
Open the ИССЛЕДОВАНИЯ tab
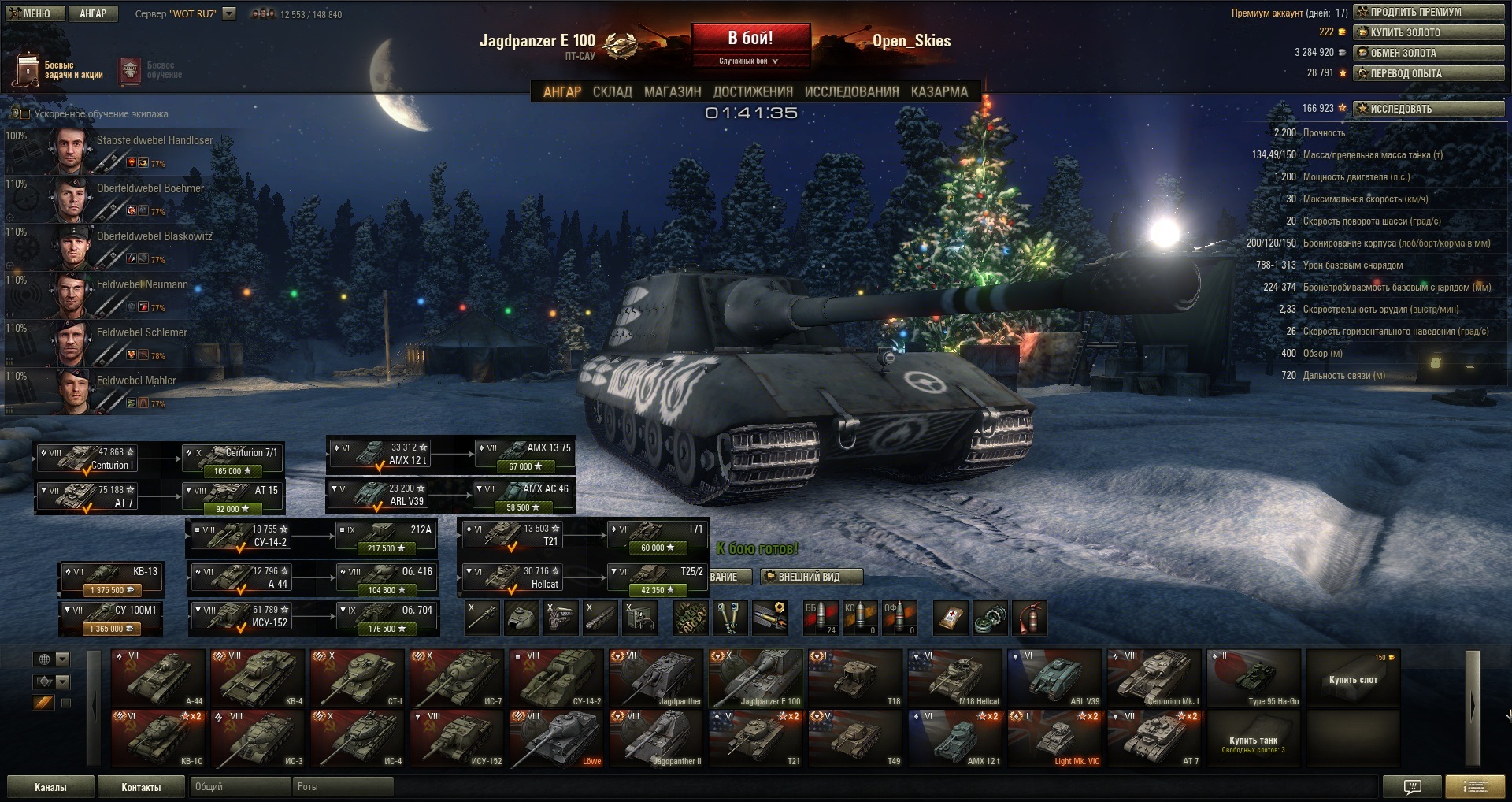click(x=851, y=92)
